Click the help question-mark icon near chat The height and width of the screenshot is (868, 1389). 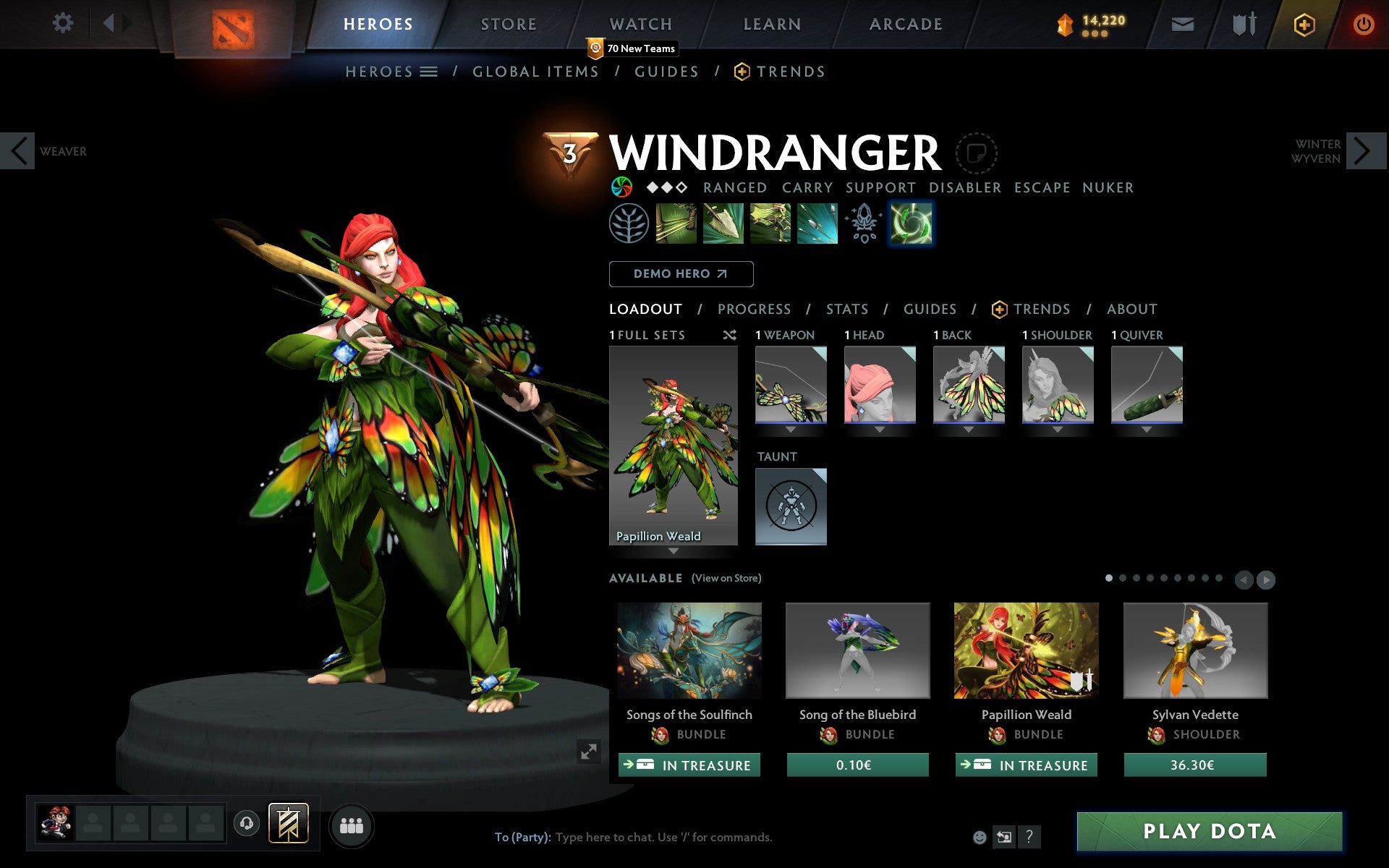tap(1029, 835)
